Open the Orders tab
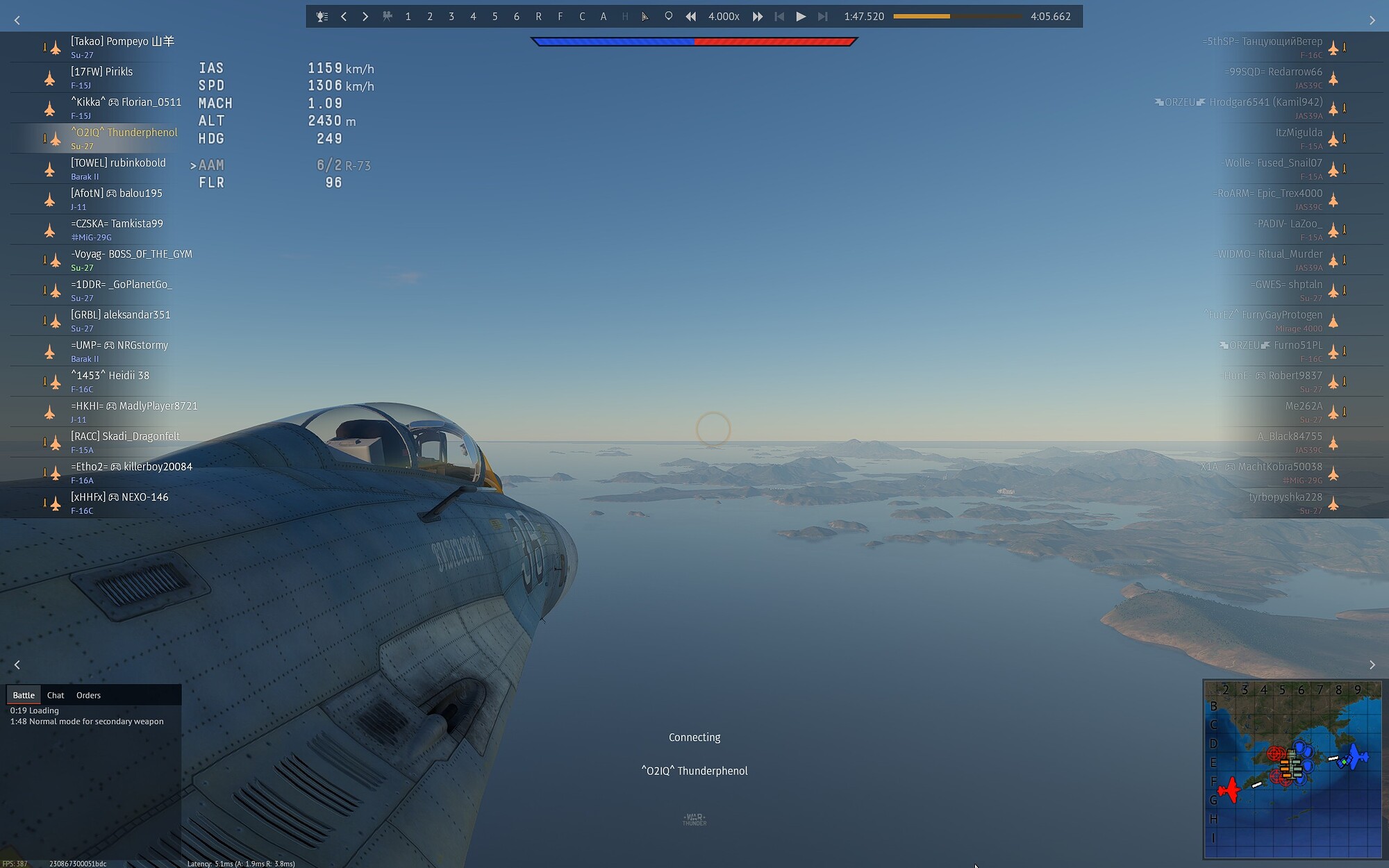Viewport: 1389px width, 868px height. coord(88,694)
